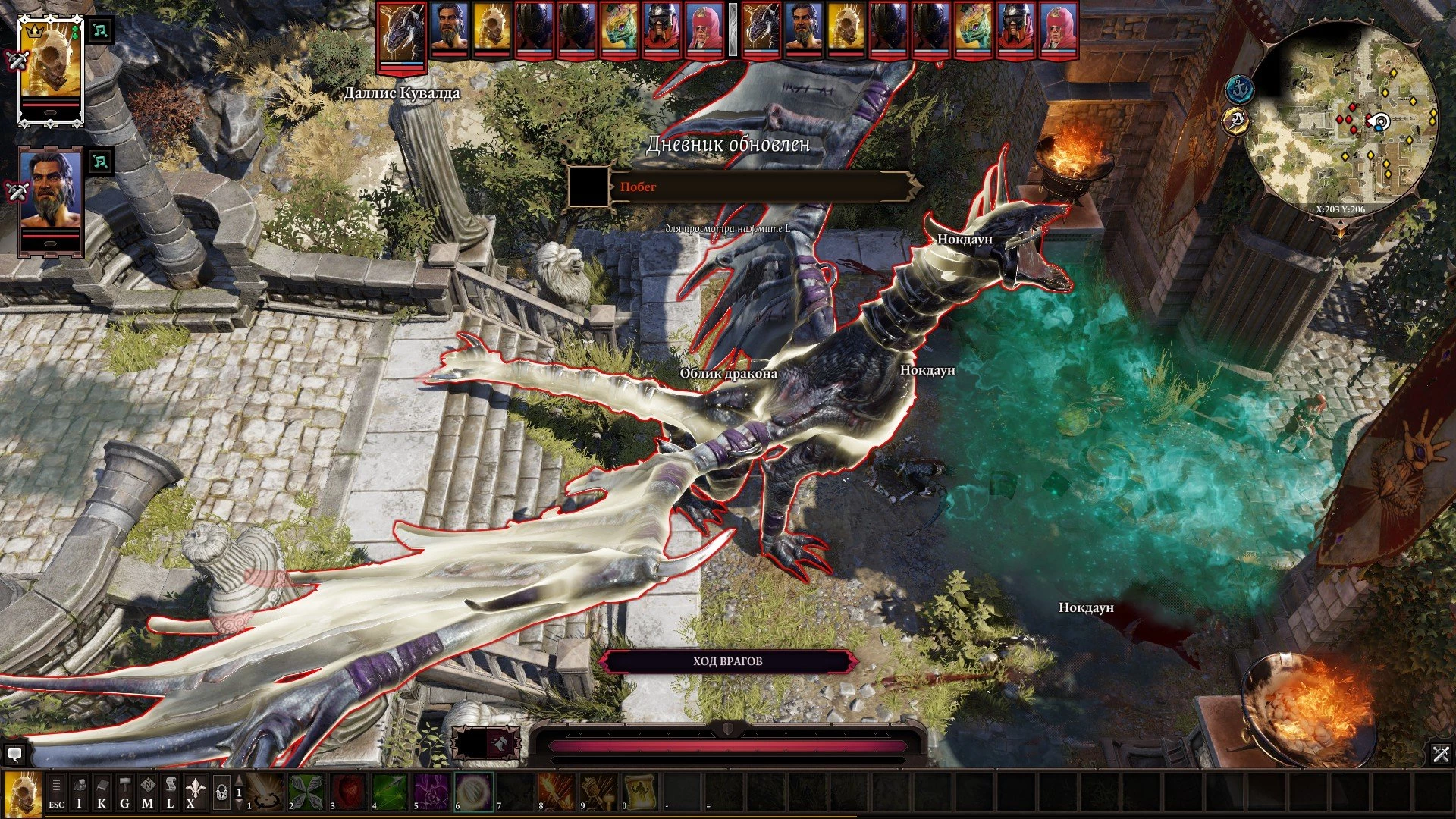Open the crafting hammer button (G)
1456x819 pixels.
coord(124,792)
